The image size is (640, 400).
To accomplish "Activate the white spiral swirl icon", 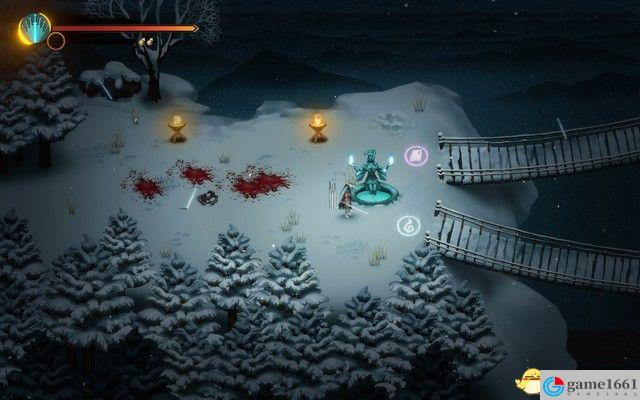I will point(407,225).
